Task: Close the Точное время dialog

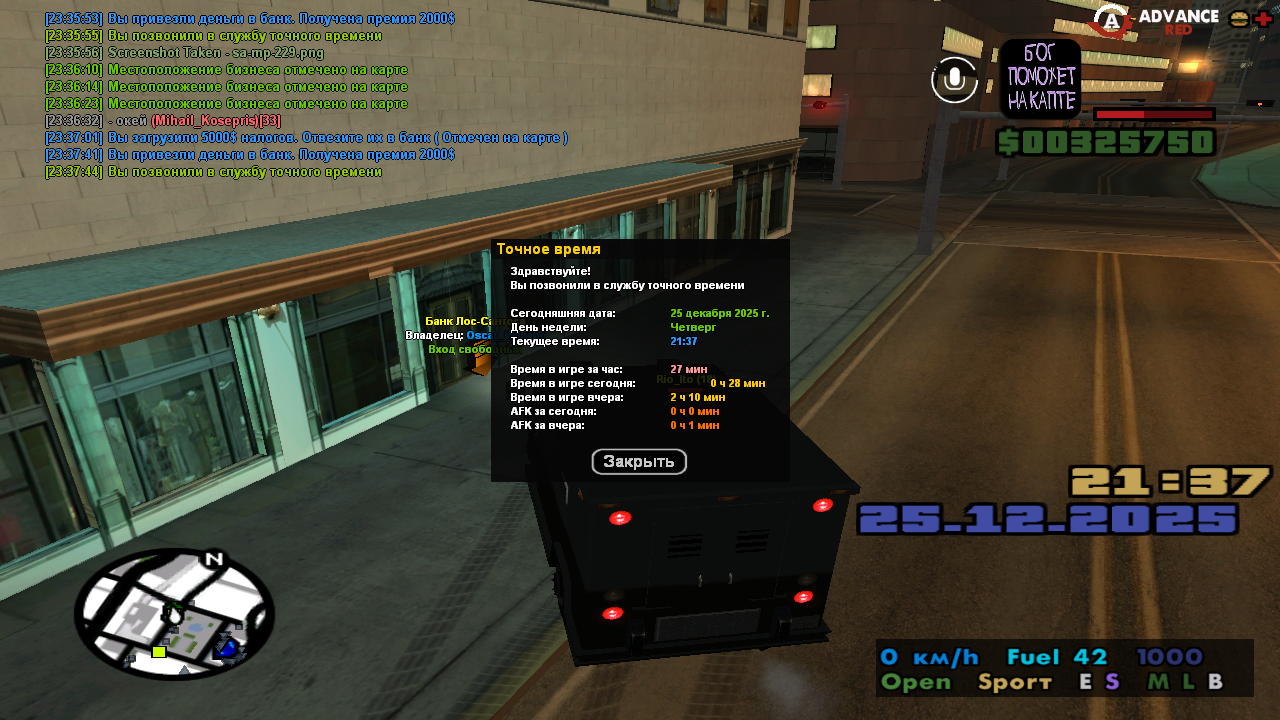Action: [639, 462]
